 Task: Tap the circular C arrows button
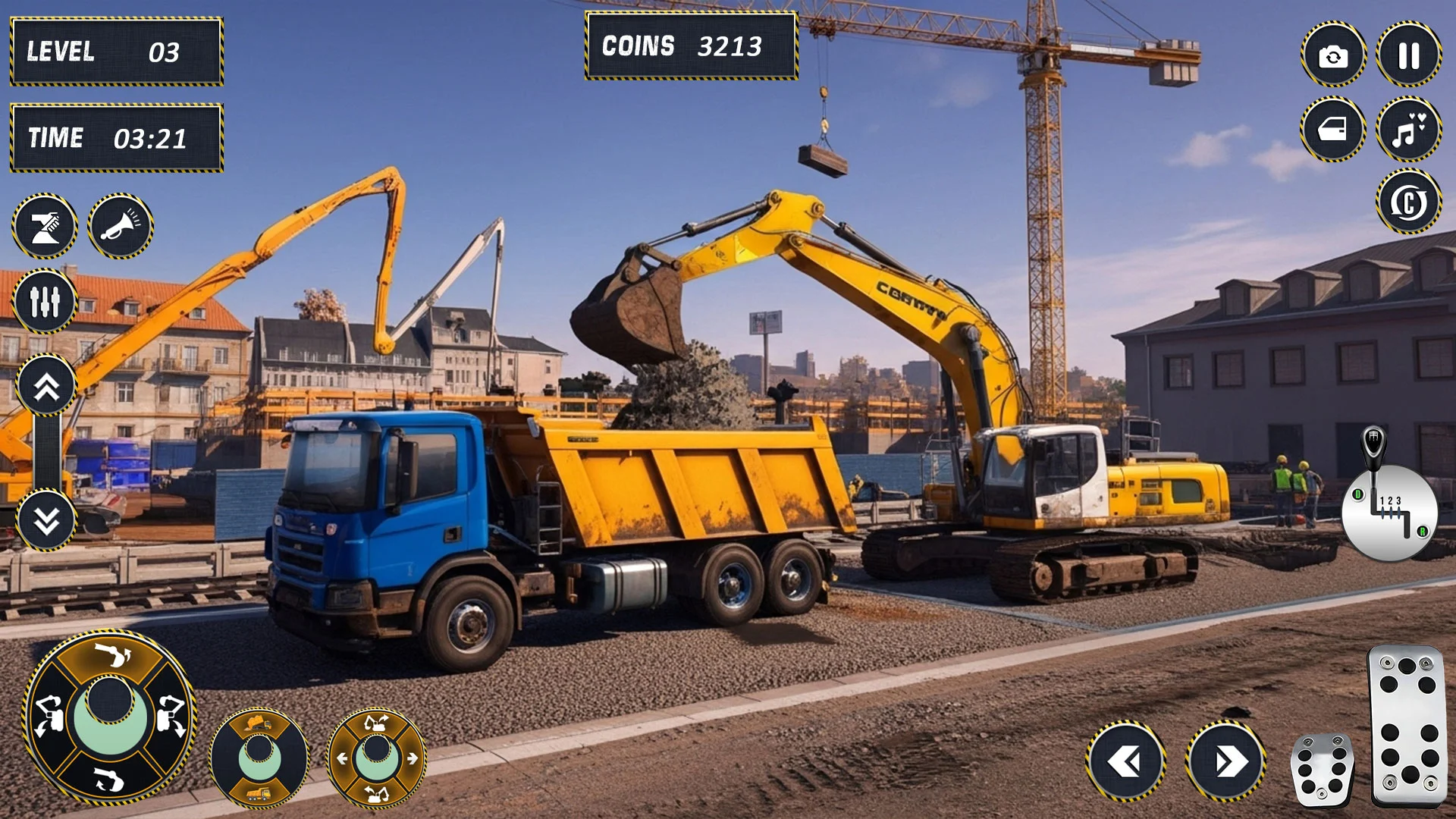1408,202
